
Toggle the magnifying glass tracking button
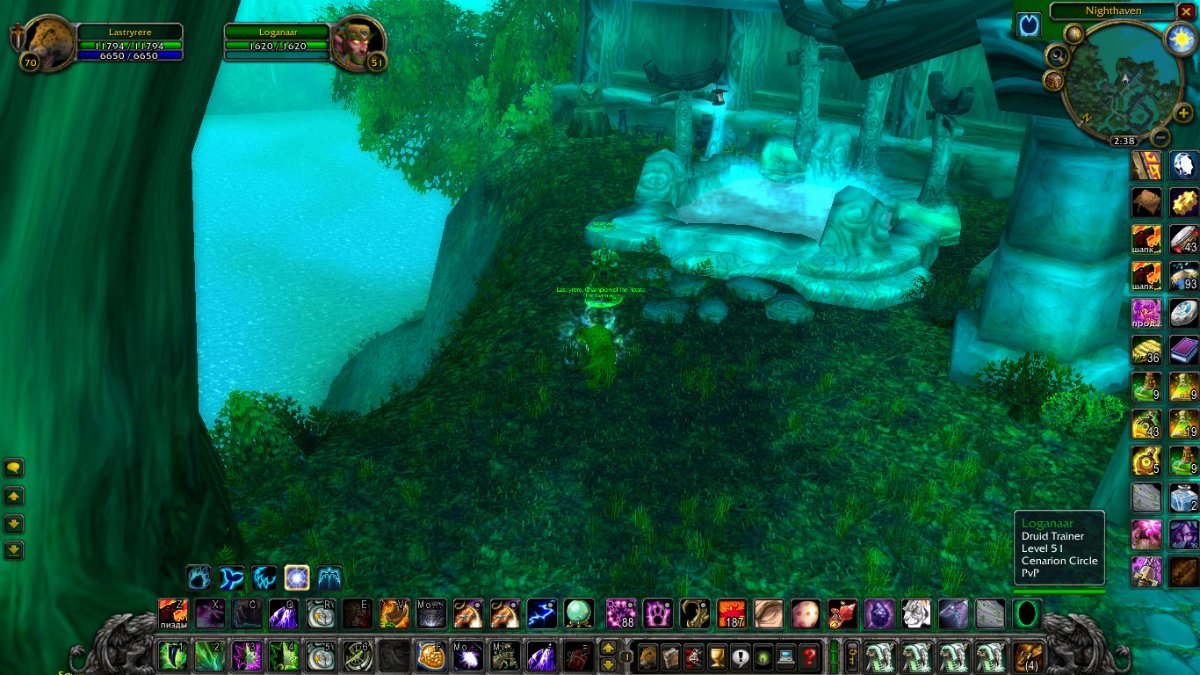tap(1057, 56)
